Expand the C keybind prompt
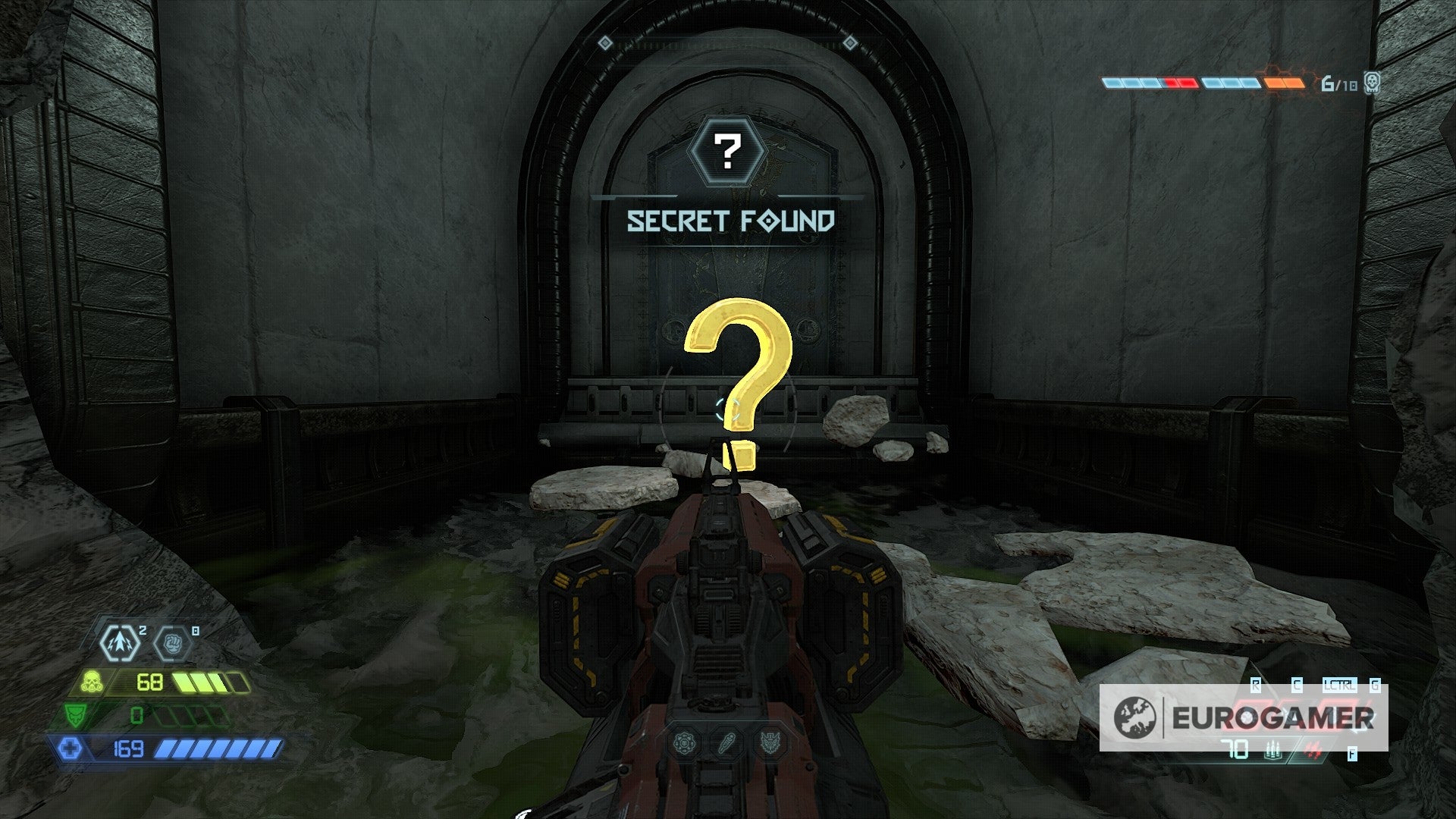The width and height of the screenshot is (1456, 819). pyautogui.click(x=1297, y=684)
